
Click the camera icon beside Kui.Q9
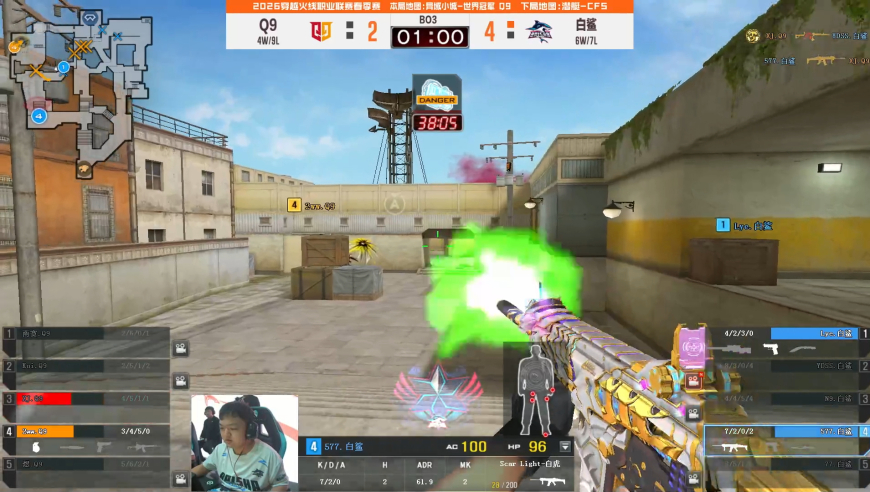click(x=181, y=381)
